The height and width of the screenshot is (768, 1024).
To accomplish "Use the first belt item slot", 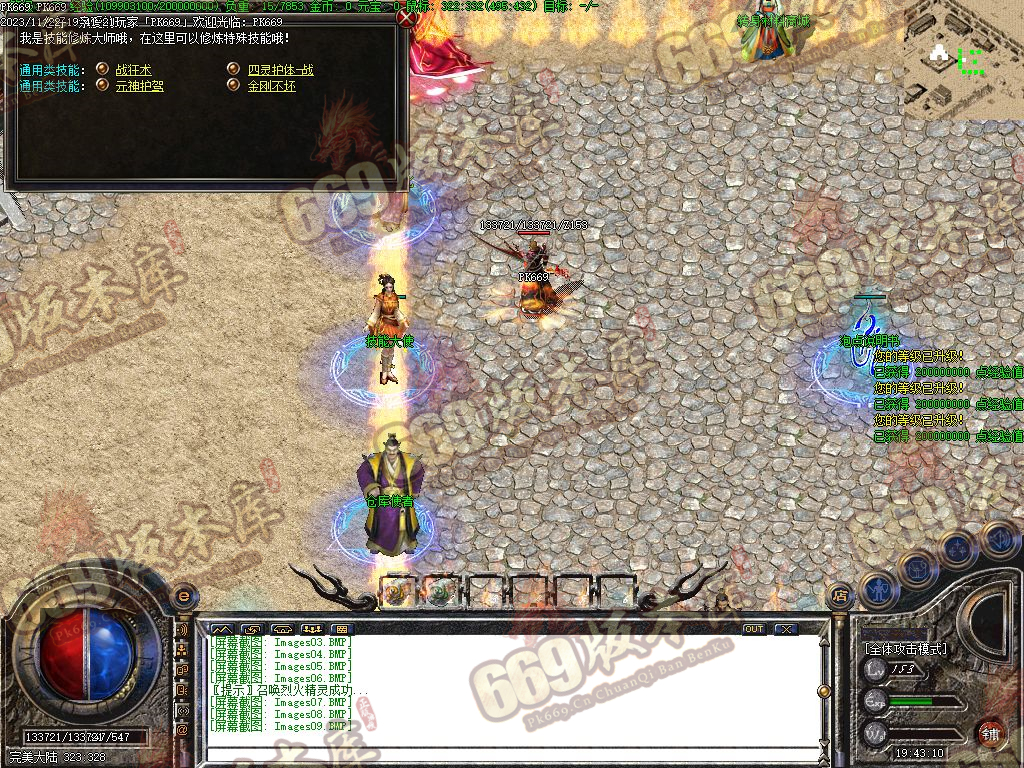I will 397,592.
